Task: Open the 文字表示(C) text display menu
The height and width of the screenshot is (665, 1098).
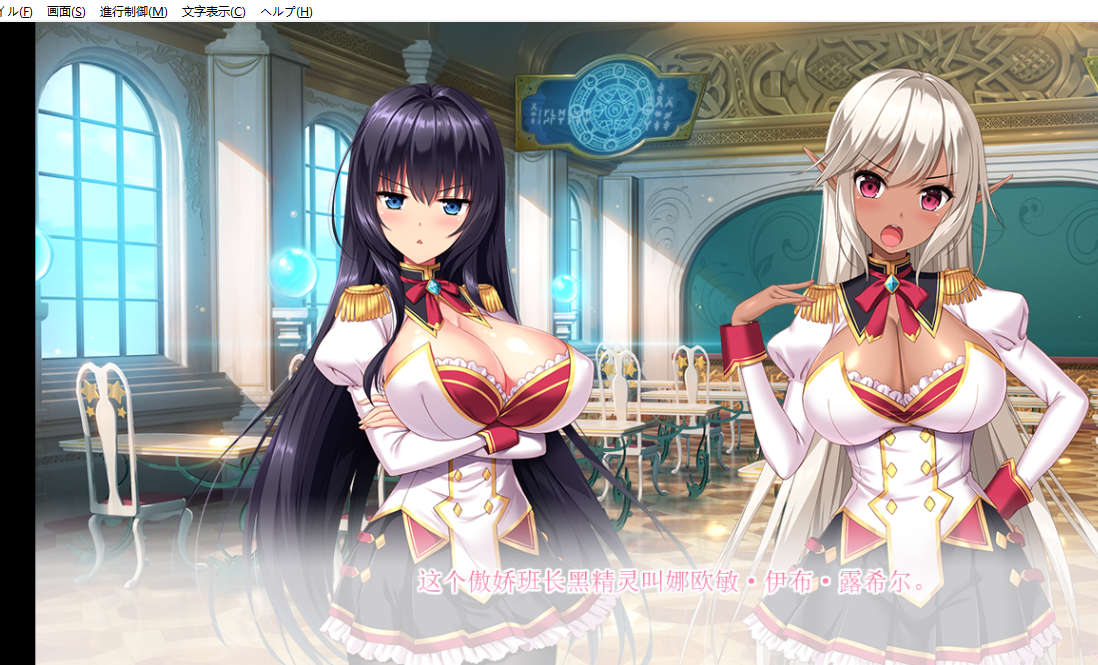Action: [214, 12]
